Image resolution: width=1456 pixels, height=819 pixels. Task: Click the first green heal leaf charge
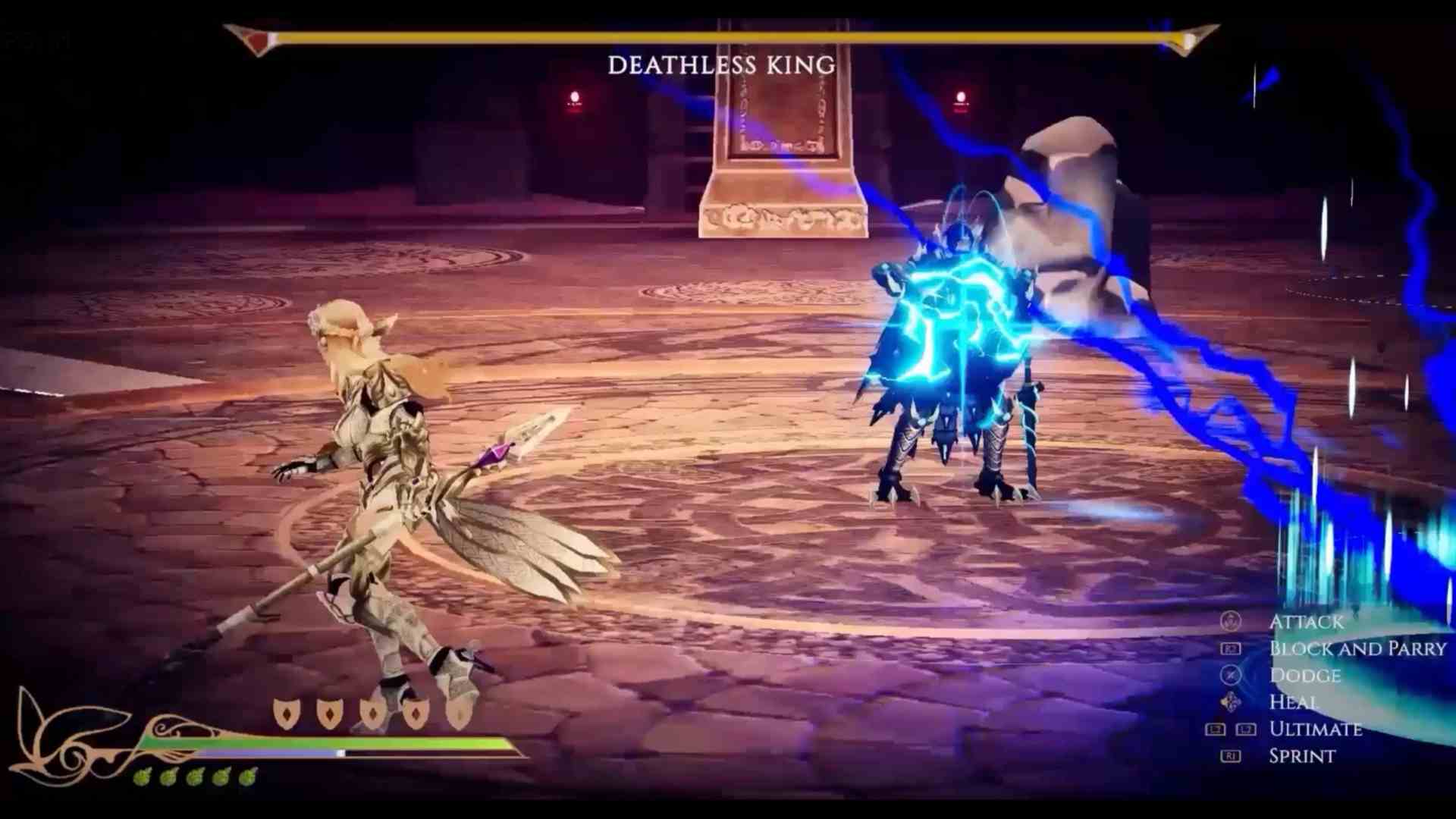click(x=143, y=777)
